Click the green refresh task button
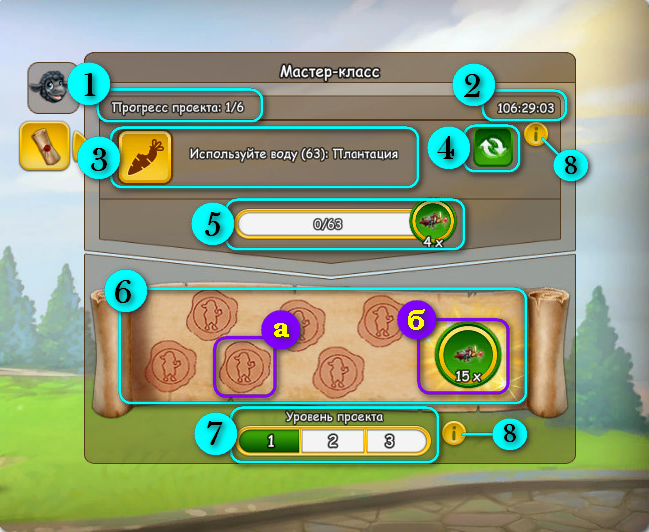649x532 pixels. [x=492, y=150]
